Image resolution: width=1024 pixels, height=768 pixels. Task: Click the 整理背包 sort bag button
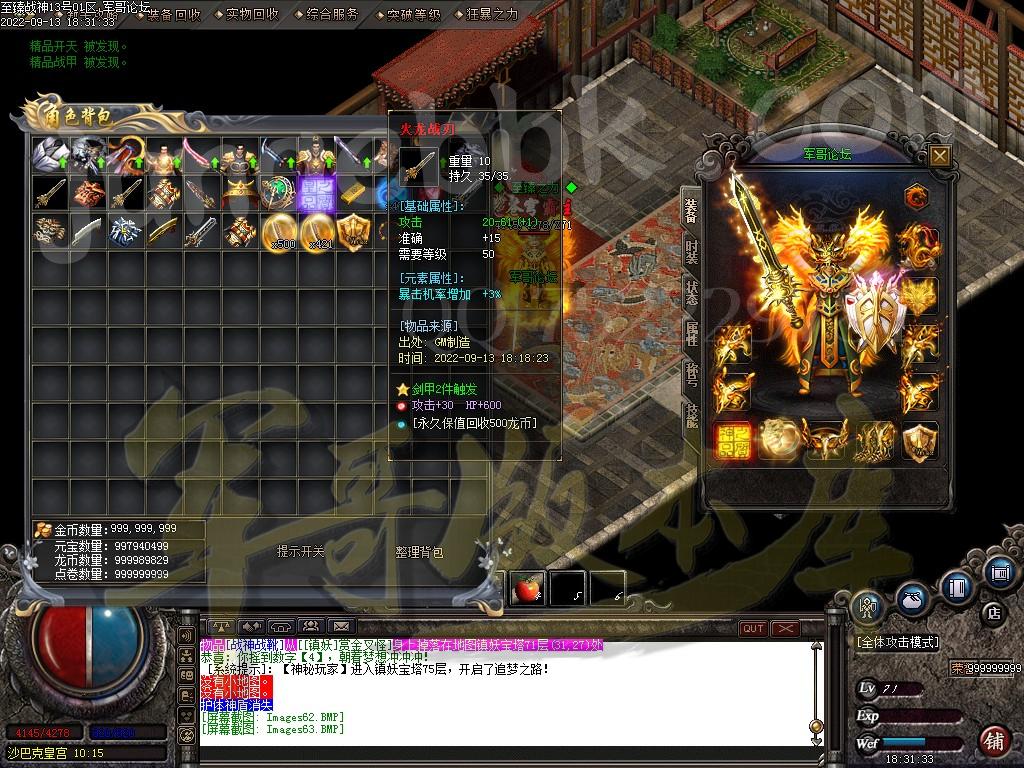(x=419, y=552)
